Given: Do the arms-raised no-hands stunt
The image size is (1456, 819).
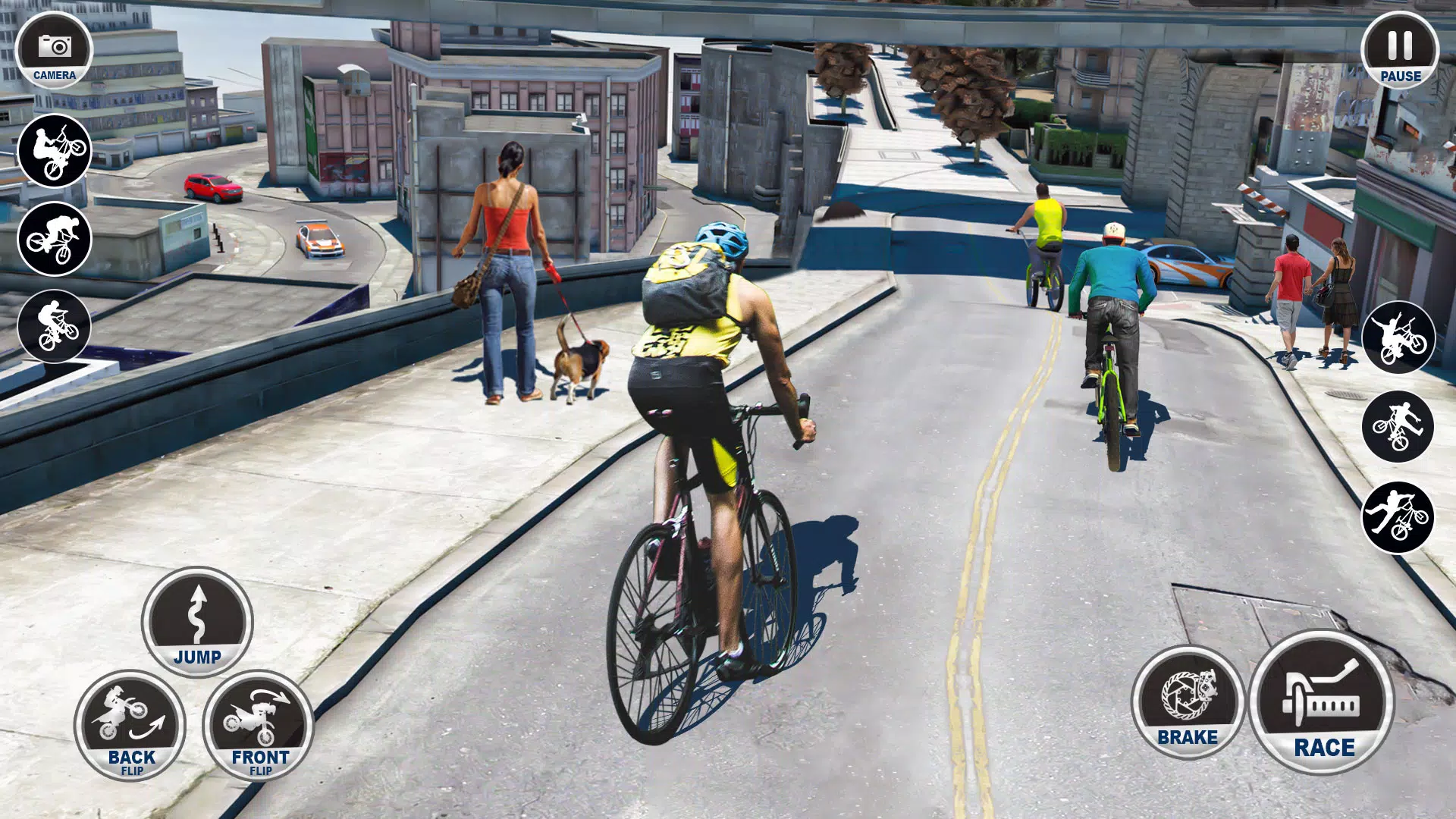Looking at the screenshot, I should [1398, 337].
